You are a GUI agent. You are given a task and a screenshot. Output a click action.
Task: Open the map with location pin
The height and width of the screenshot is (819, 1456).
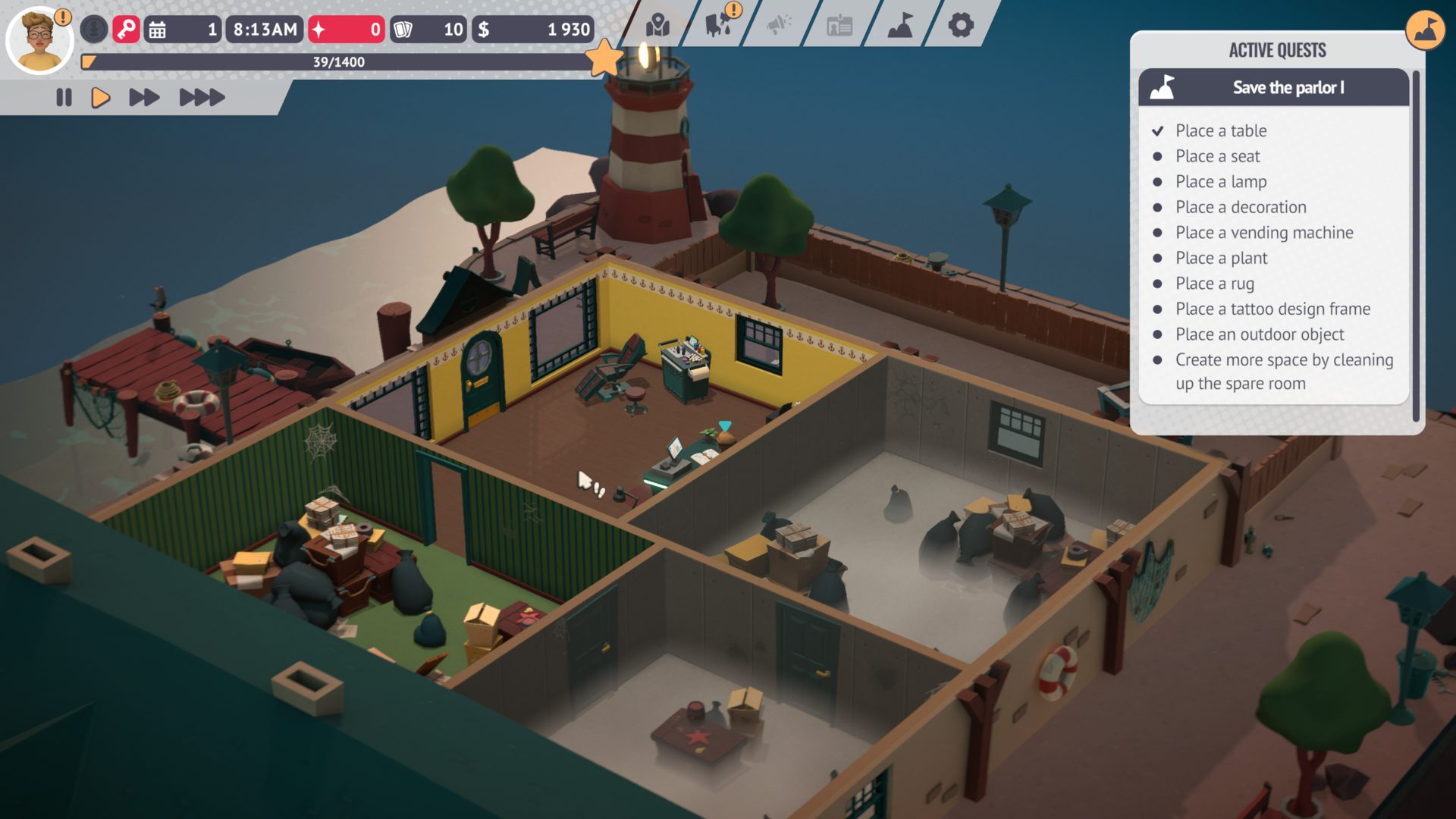tap(657, 25)
